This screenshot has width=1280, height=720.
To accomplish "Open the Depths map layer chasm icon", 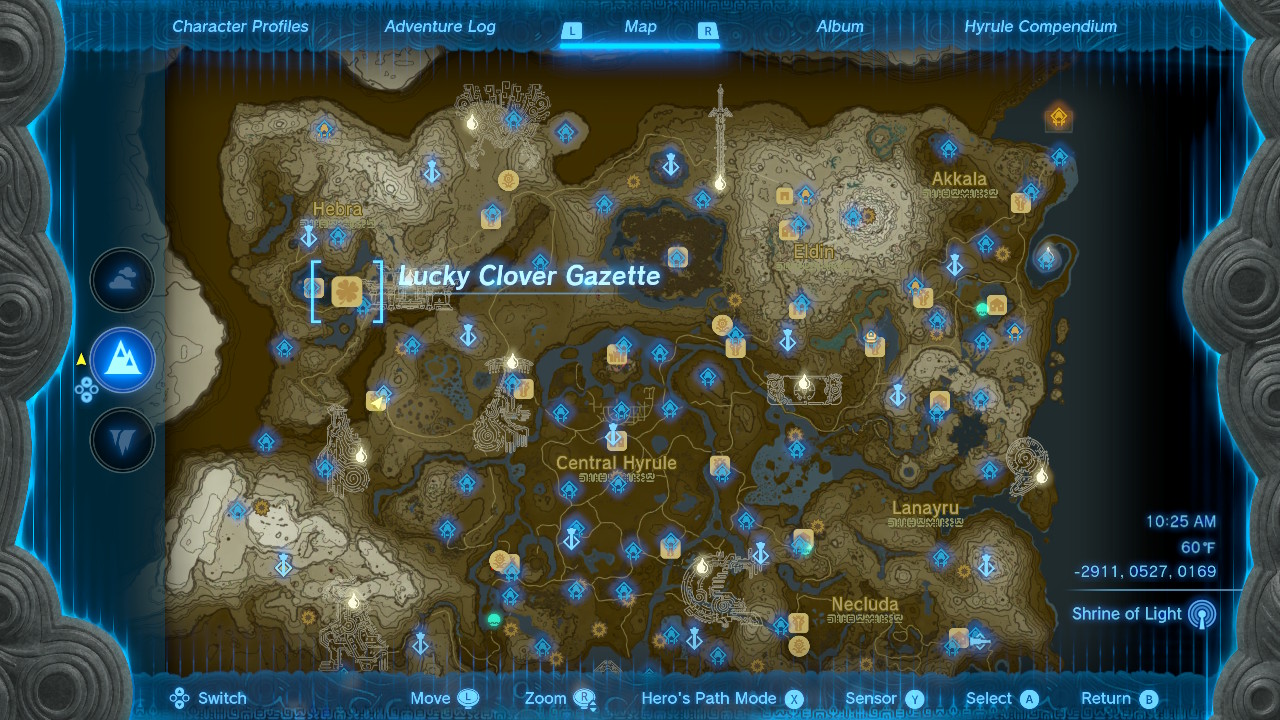I will tap(122, 440).
